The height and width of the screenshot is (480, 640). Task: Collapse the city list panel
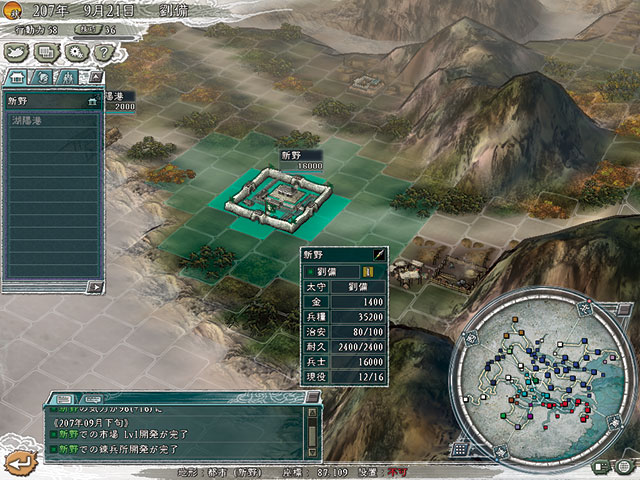click(x=94, y=77)
